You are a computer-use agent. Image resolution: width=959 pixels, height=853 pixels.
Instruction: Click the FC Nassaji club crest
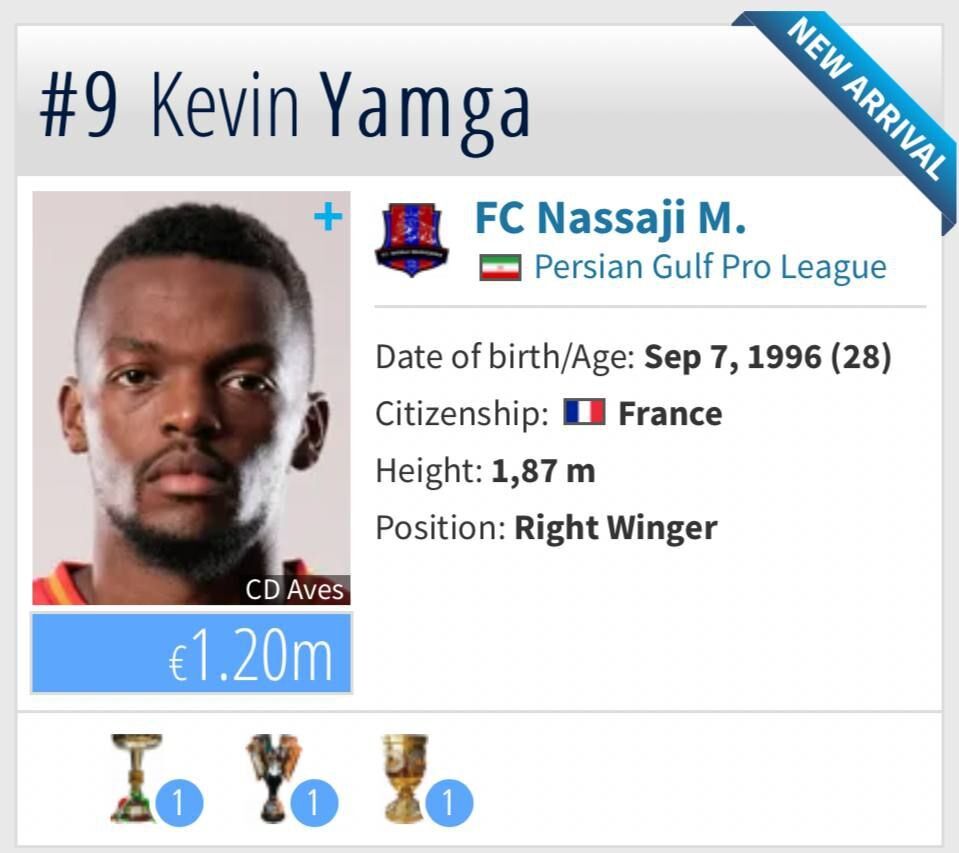[411, 241]
